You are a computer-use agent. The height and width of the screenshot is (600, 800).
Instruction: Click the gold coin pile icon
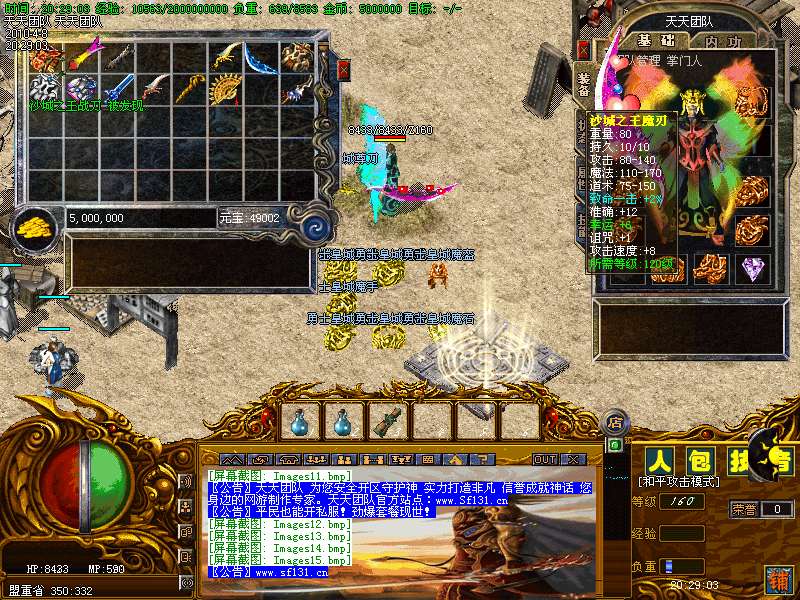click(x=37, y=224)
